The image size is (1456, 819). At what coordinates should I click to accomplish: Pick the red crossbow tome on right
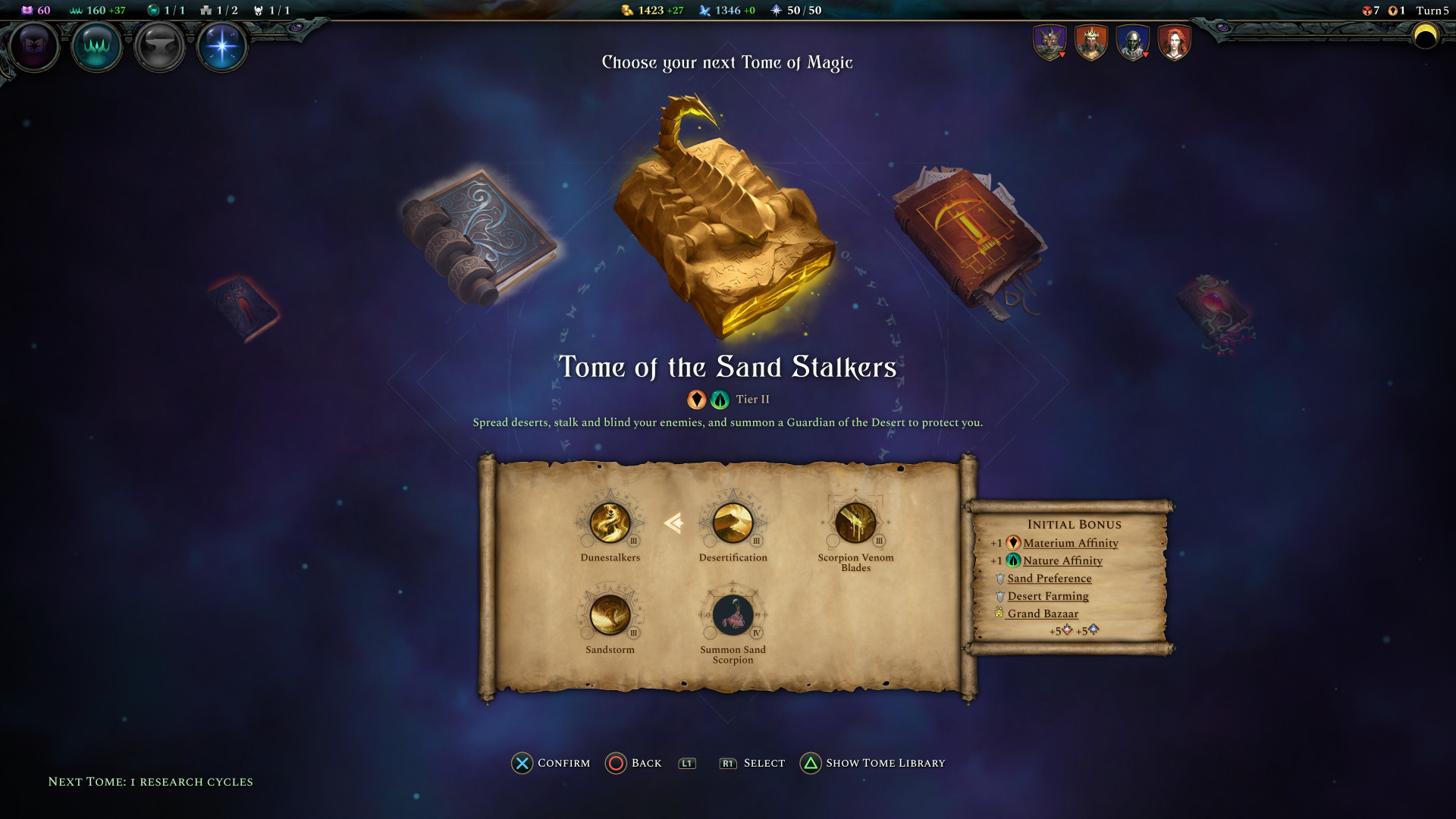pos(970,240)
